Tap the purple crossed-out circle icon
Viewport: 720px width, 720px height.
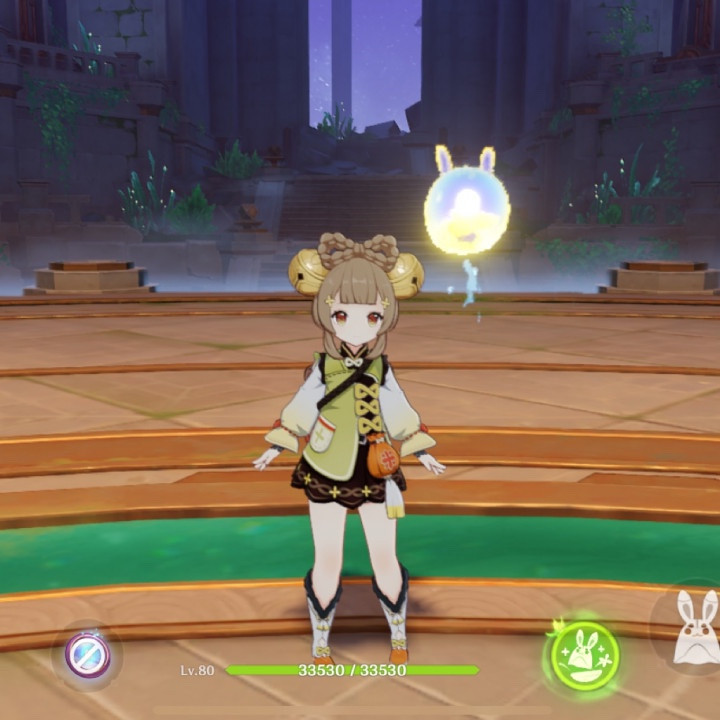87,655
